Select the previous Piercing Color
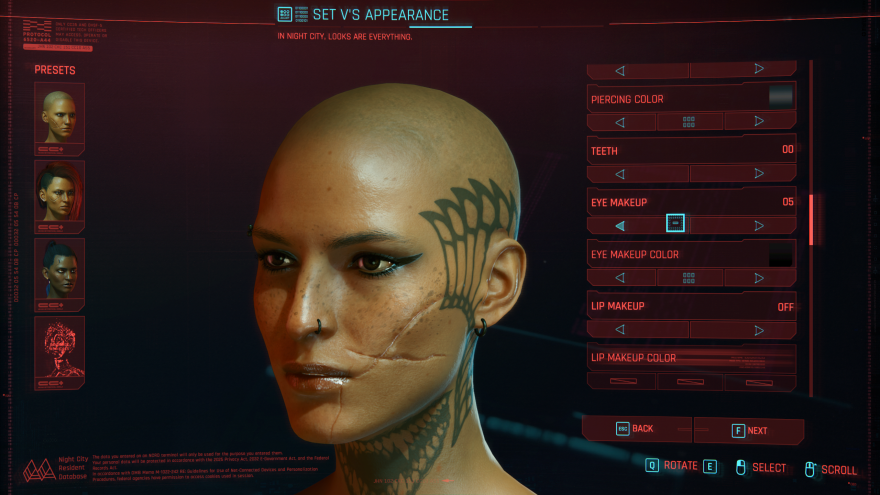The image size is (880, 495). point(620,122)
